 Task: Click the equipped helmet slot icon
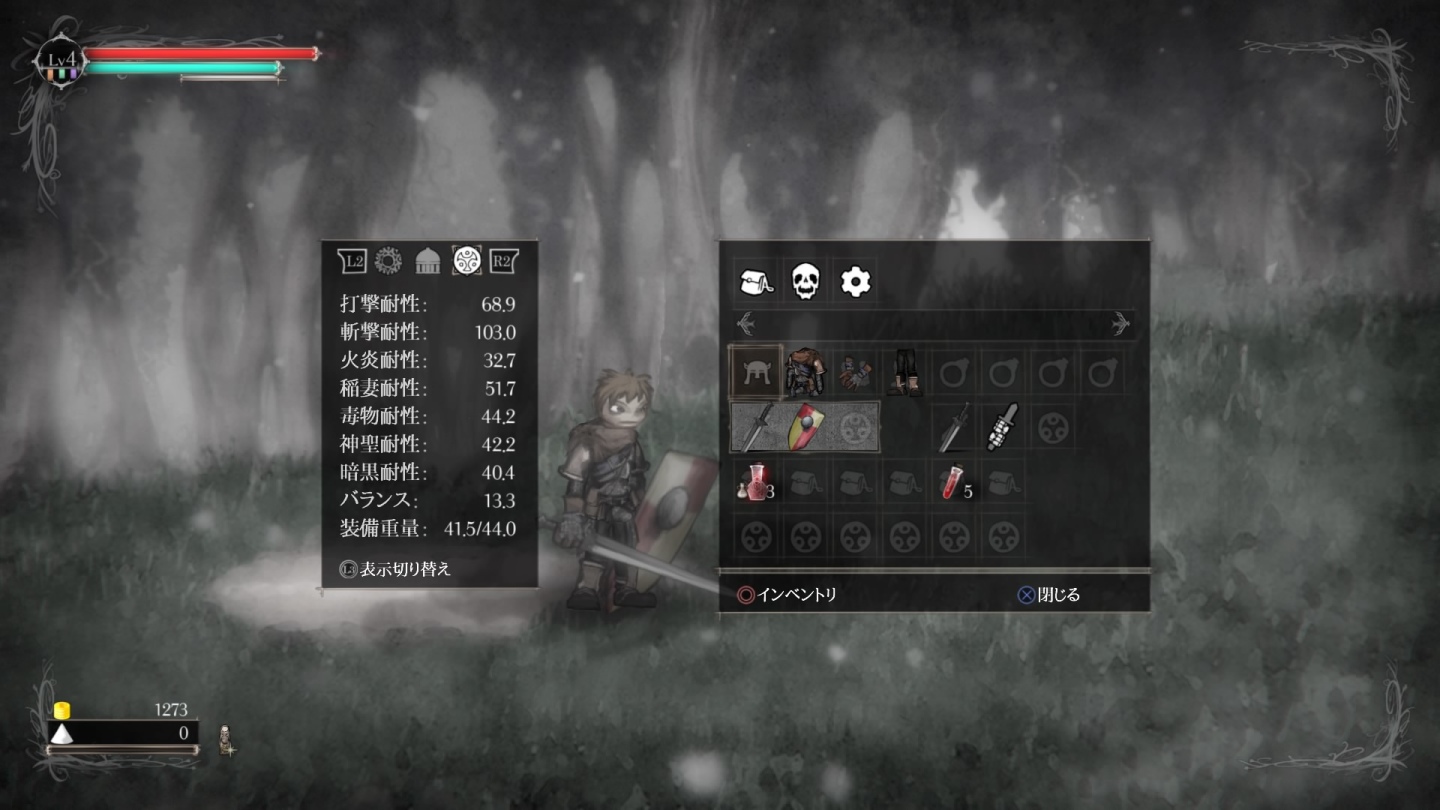coord(756,371)
